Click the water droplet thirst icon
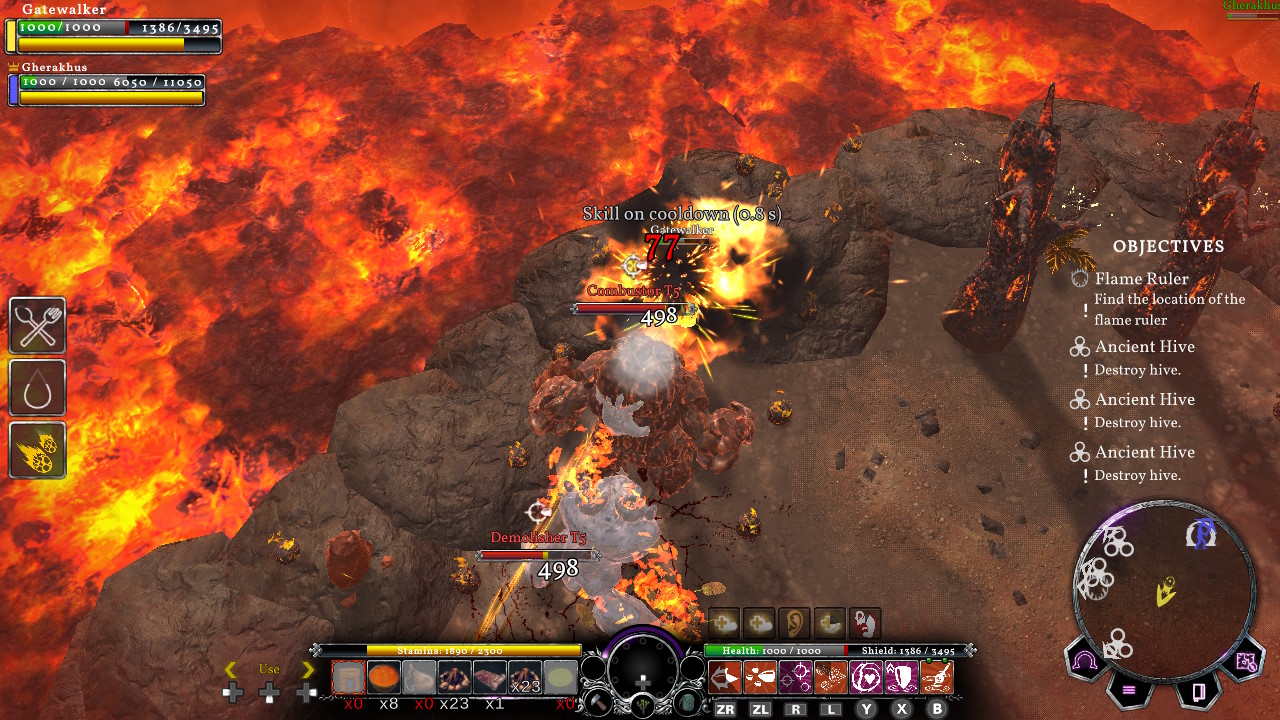 pyautogui.click(x=37, y=388)
